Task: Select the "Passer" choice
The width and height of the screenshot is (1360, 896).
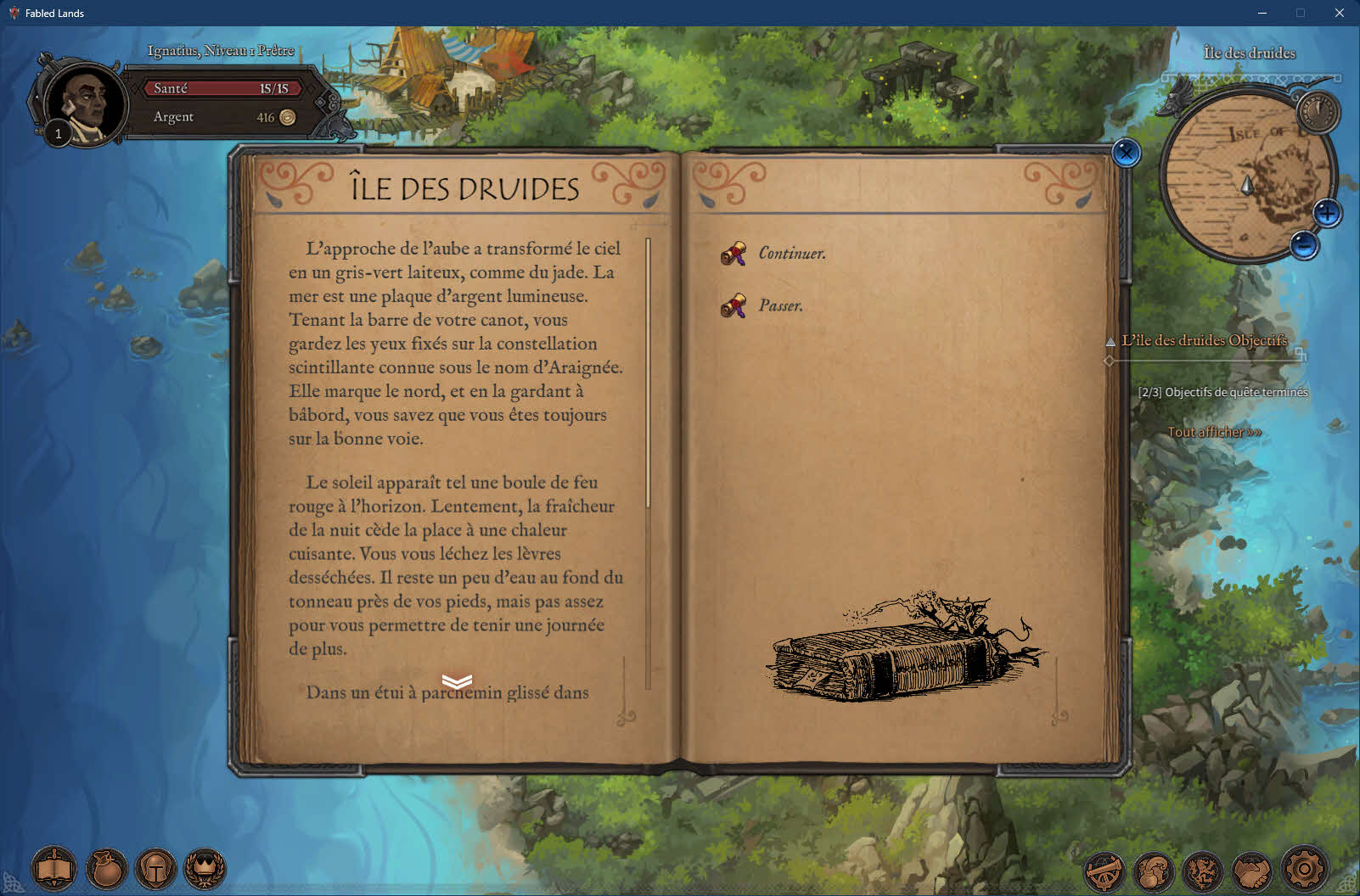Action: (x=779, y=305)
